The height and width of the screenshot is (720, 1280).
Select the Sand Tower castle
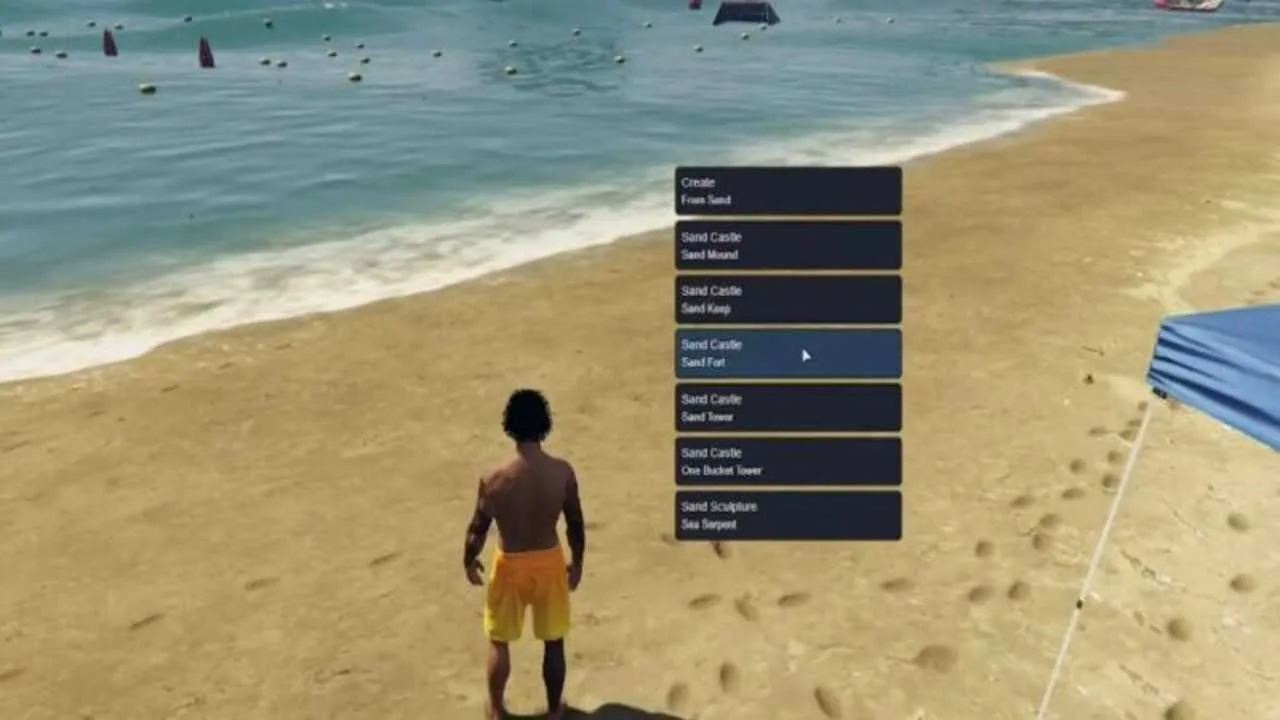pyautogui.click(x=787, y=407)
